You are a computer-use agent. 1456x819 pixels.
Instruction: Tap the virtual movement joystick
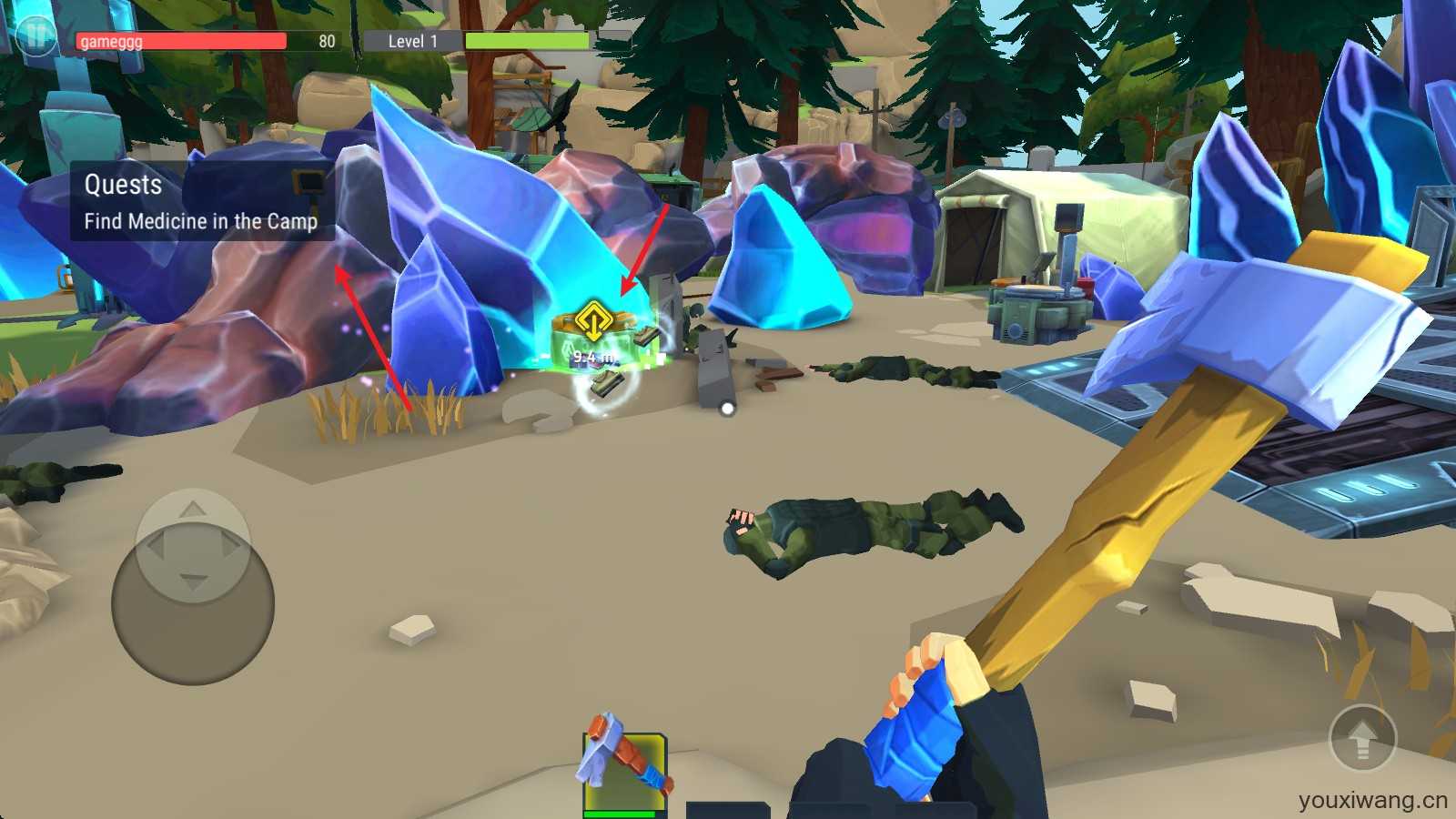point(193,587)
